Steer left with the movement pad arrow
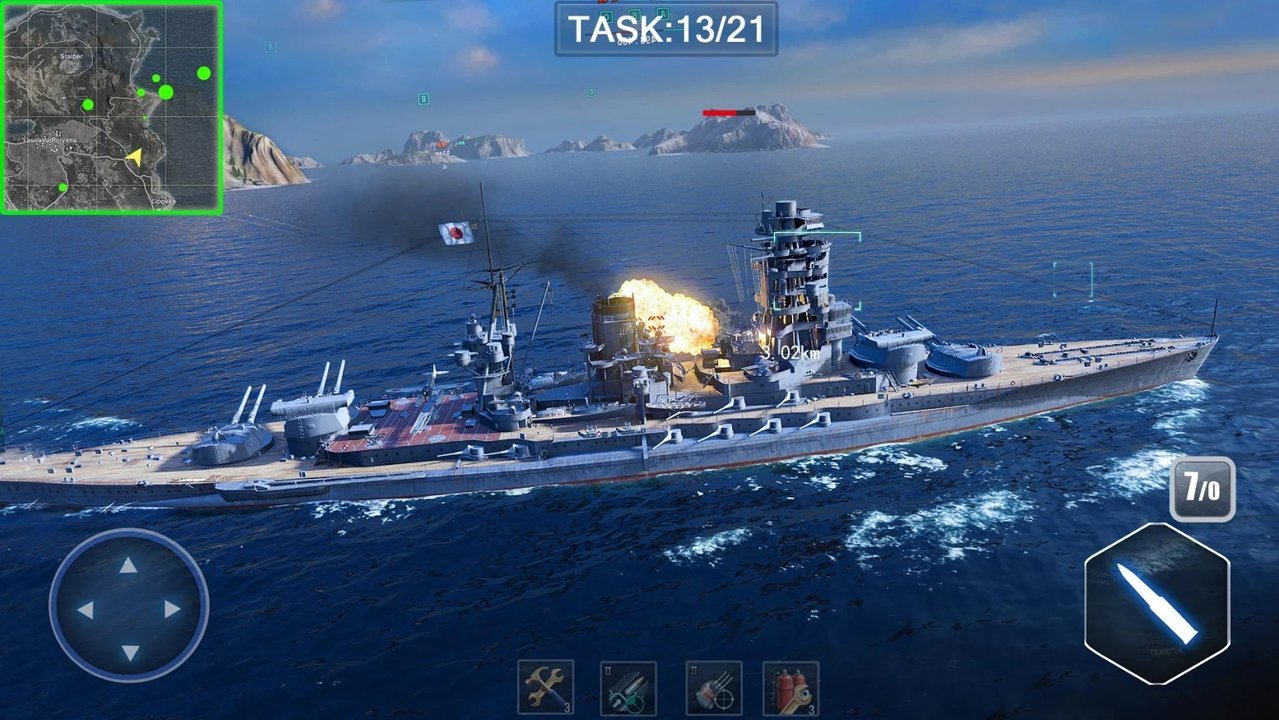This screenshot has height=720, width=1279. point(86,609)
